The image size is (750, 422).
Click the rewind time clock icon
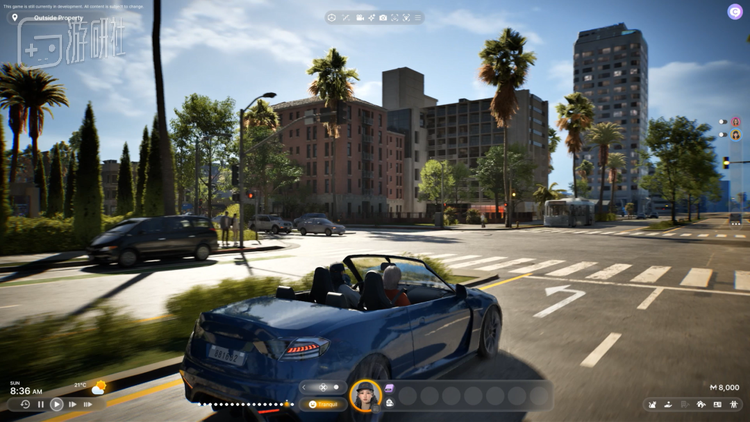25,404
